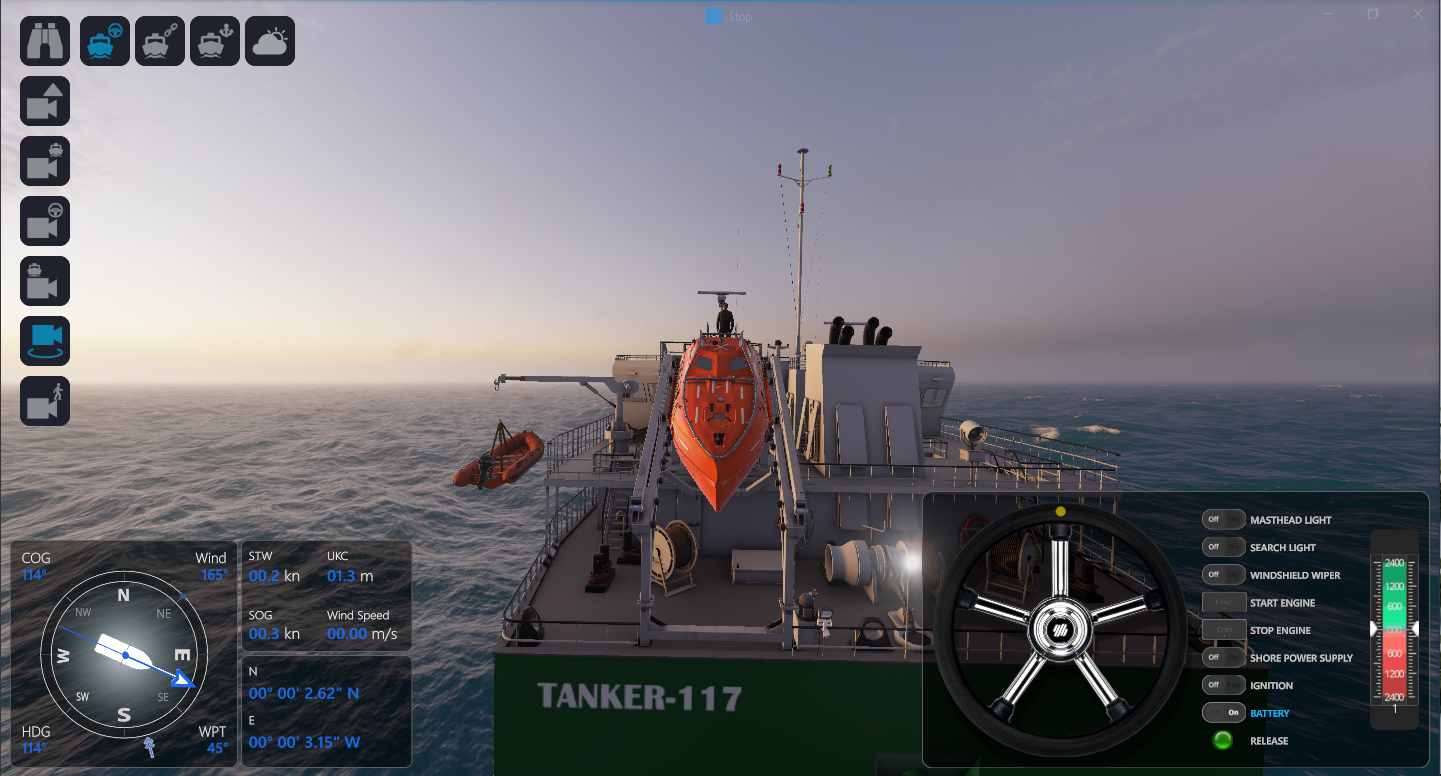The width and height of the screenshot is (1441, 776).
Task: Turn on the Search Light
Action: coord(1224,548)
